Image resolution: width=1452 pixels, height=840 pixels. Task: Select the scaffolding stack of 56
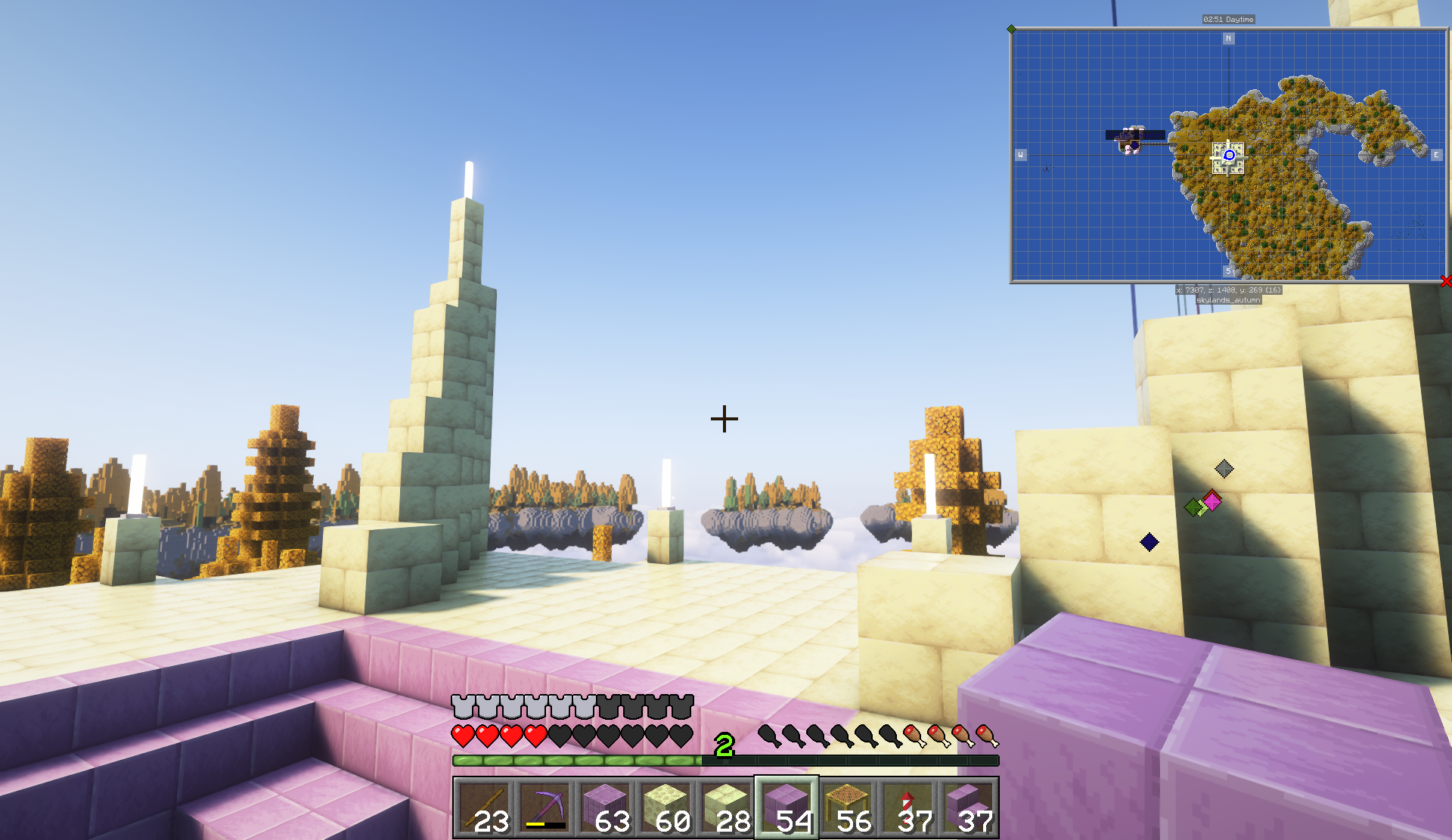pyautogui.click(x=847, y=807)
